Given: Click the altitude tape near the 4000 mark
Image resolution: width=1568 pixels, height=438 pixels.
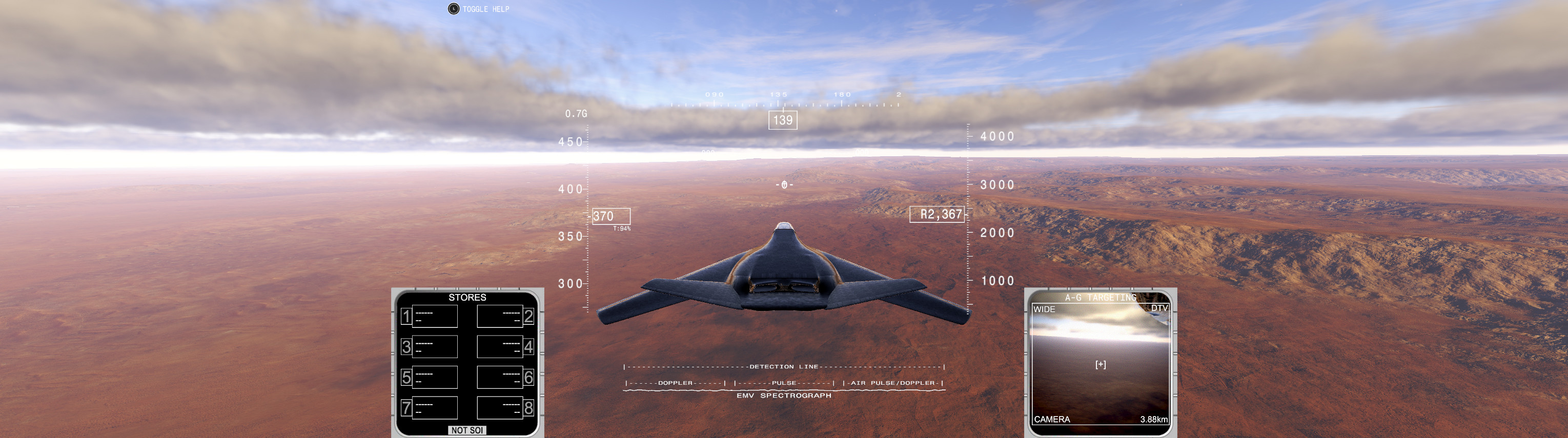Looking at the screenshot, I should (x=997, y=137).
